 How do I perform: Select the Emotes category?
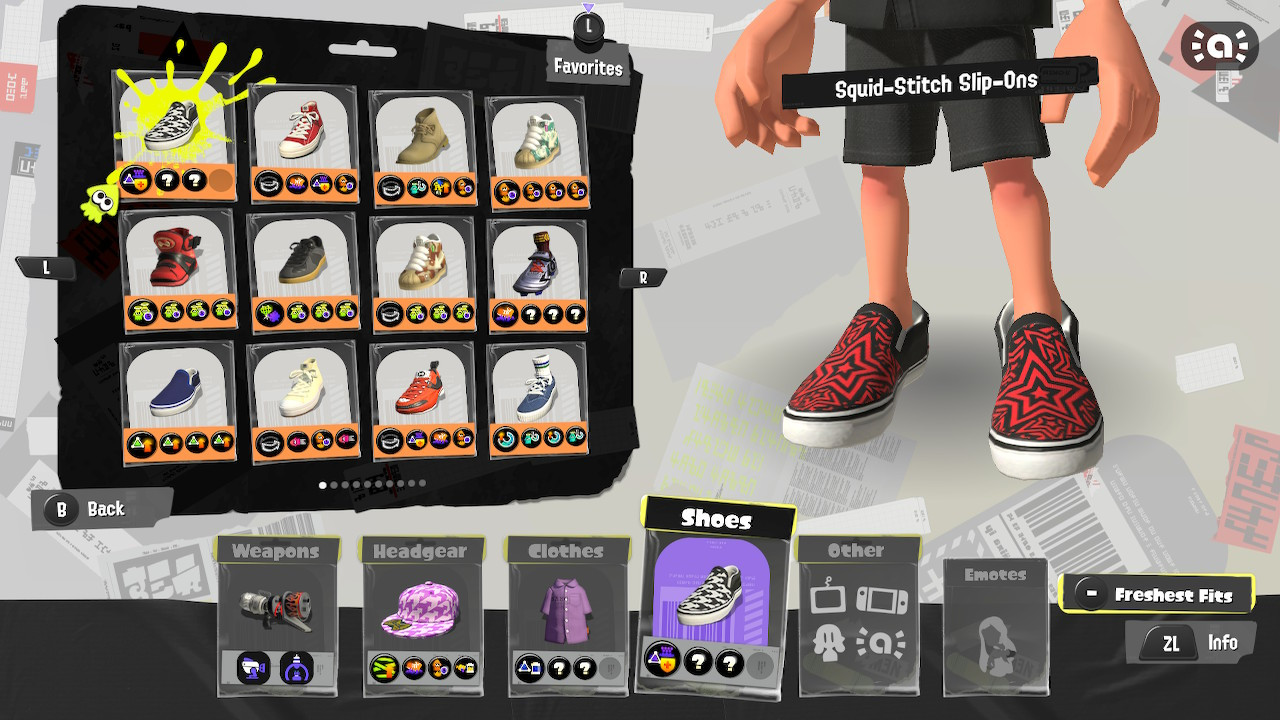click(x=995, y=573)
